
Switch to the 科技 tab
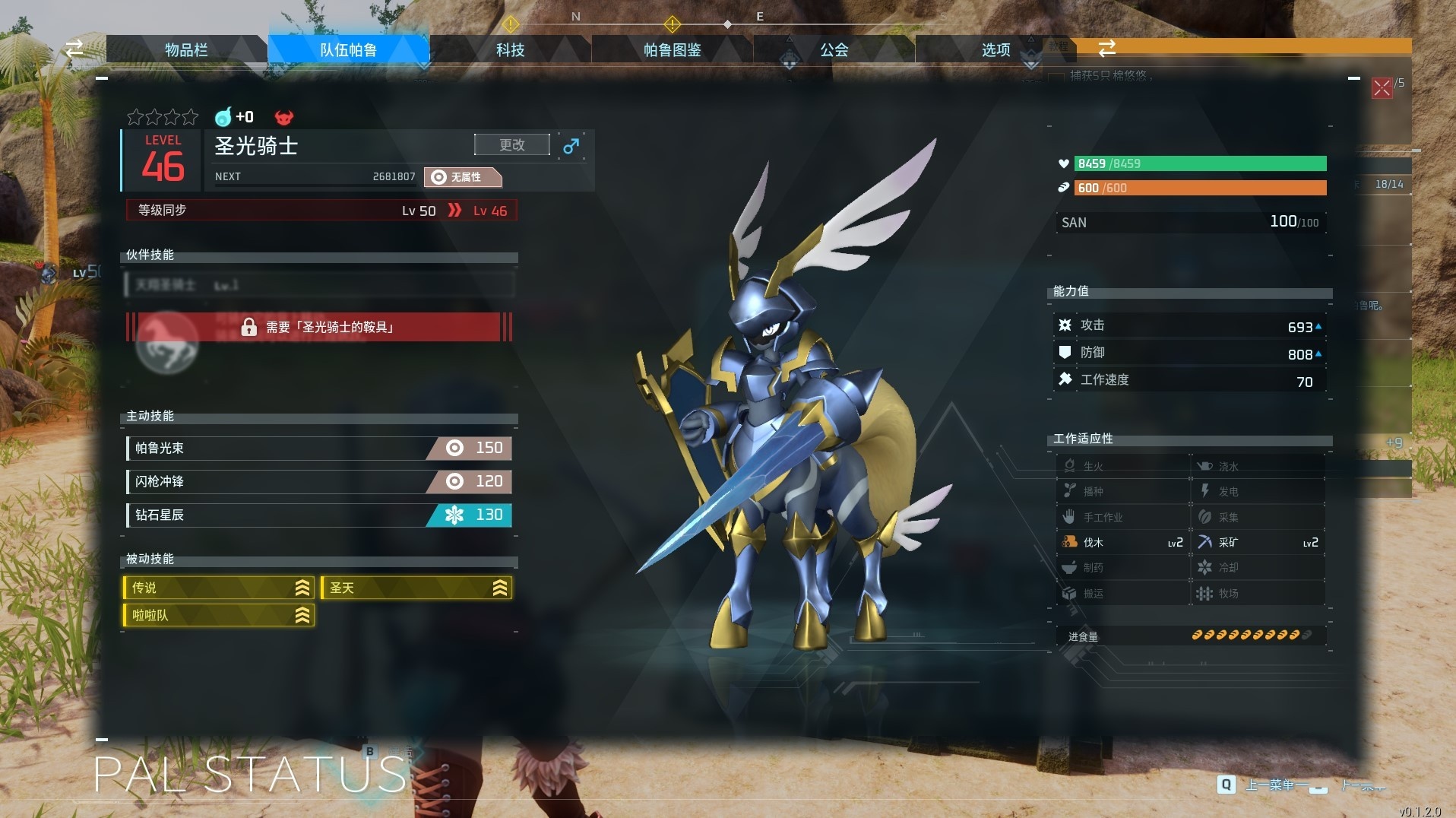point(510,49)
